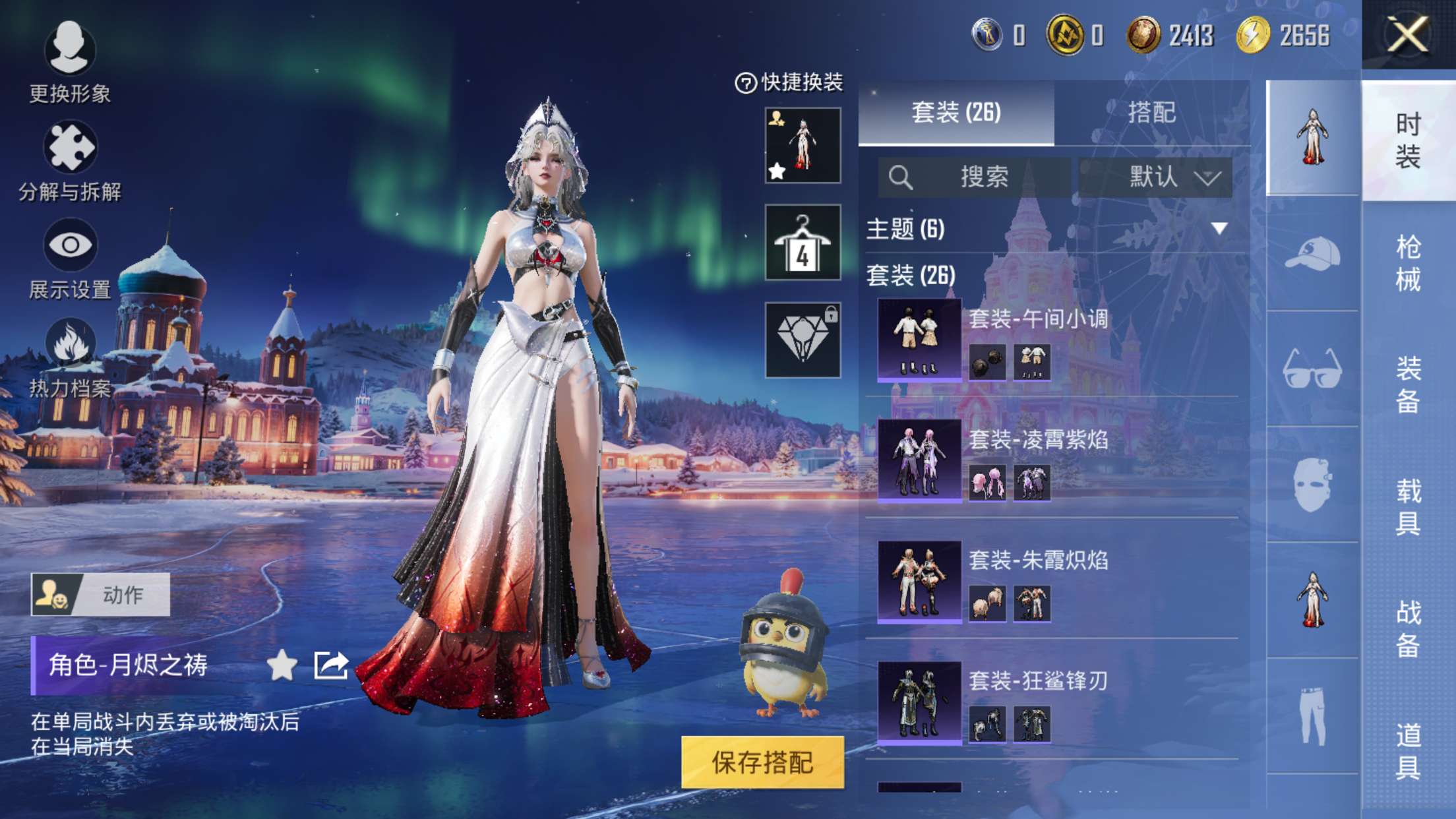
Task: Expand the 主题 (6) section
Action: 1219,229
